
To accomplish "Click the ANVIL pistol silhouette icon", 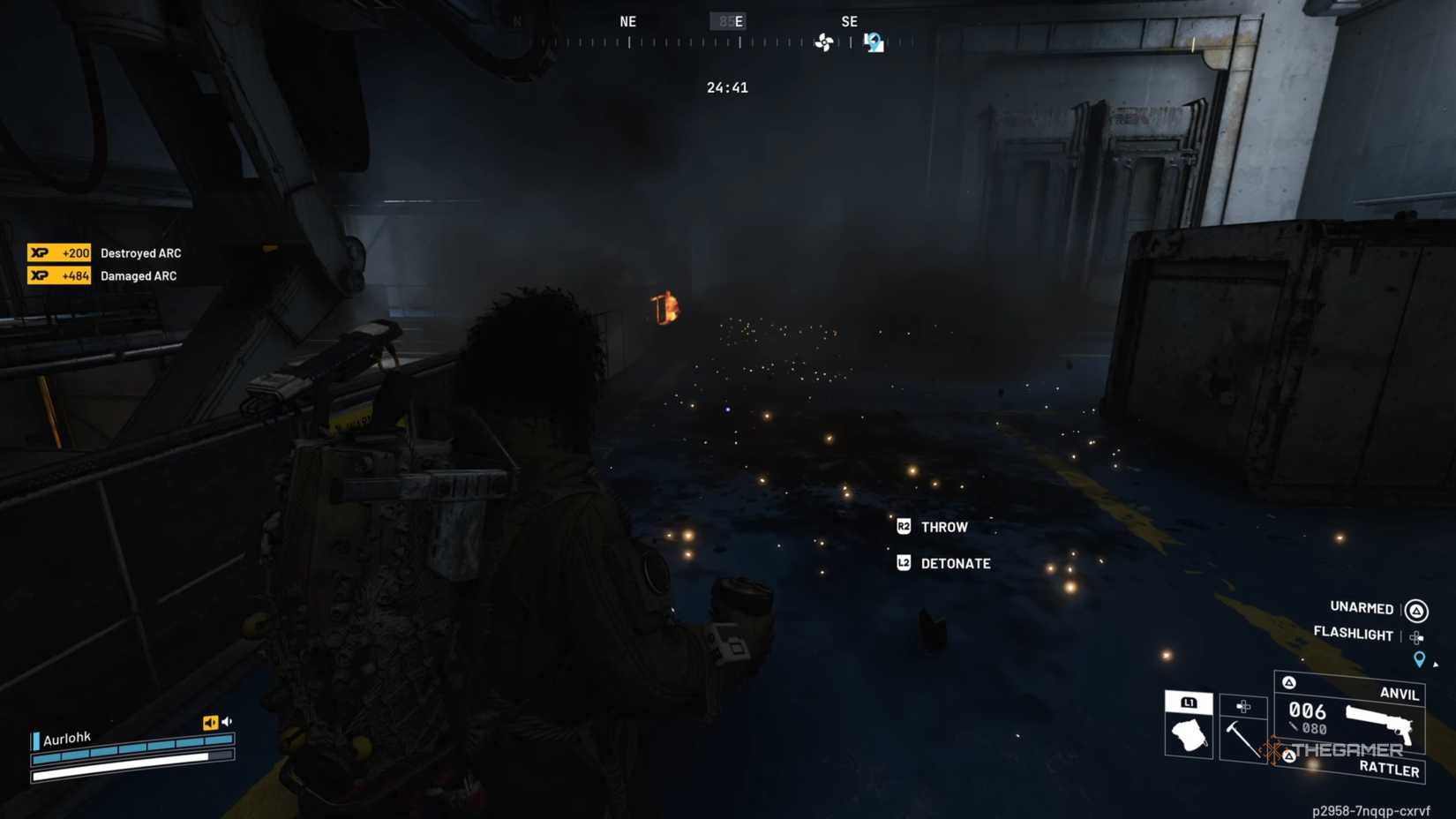I will [x=1379, y=722].
